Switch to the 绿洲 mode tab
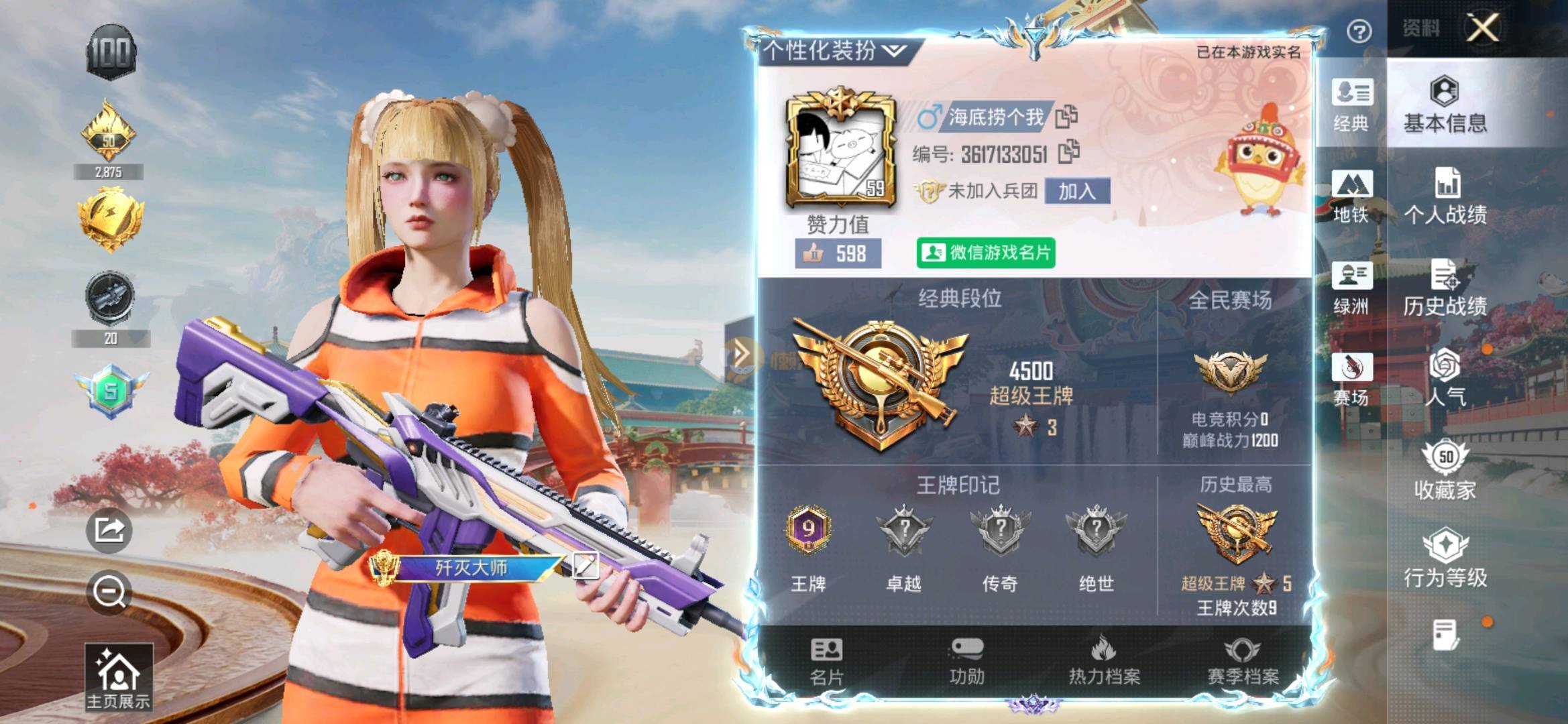Viewport: 1568px width, 724px height. click(x=1351, y=288)
